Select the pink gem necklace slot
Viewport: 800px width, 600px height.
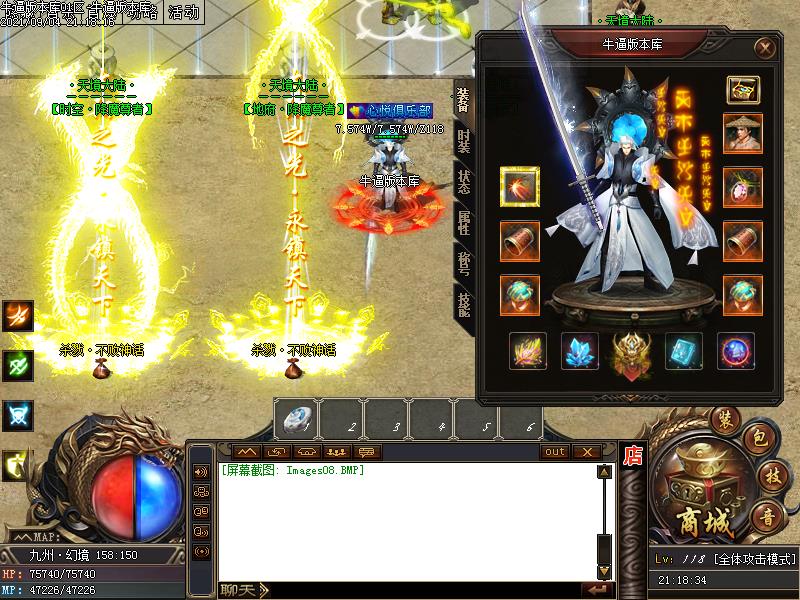pos(742,187)
